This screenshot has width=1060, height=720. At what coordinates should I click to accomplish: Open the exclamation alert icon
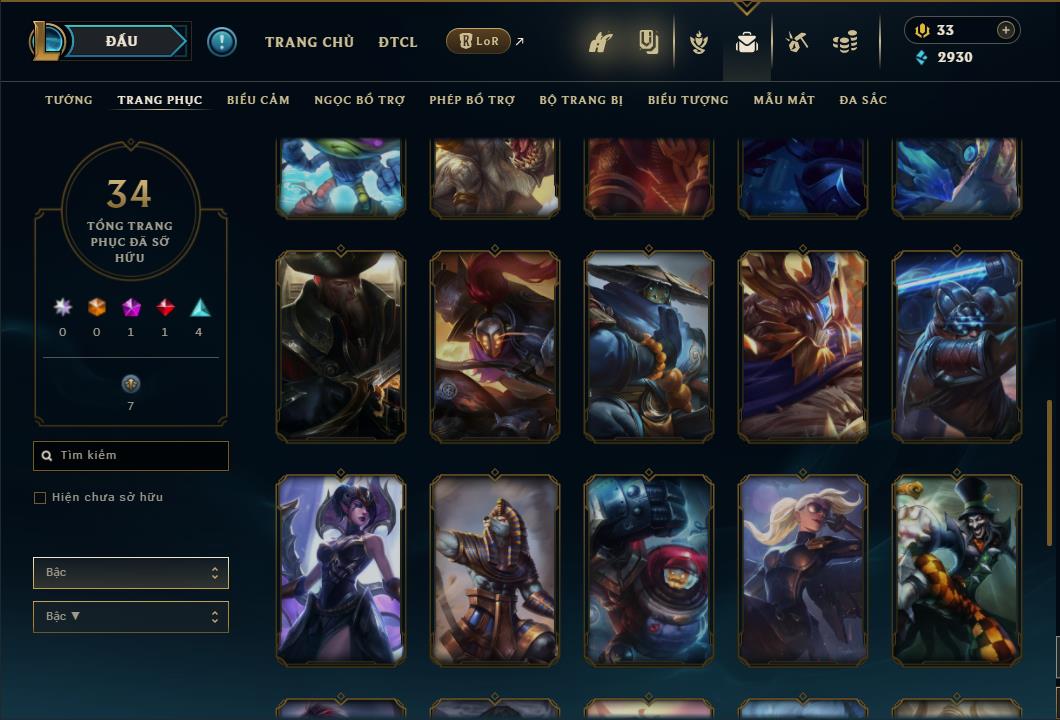coord(222,41)
